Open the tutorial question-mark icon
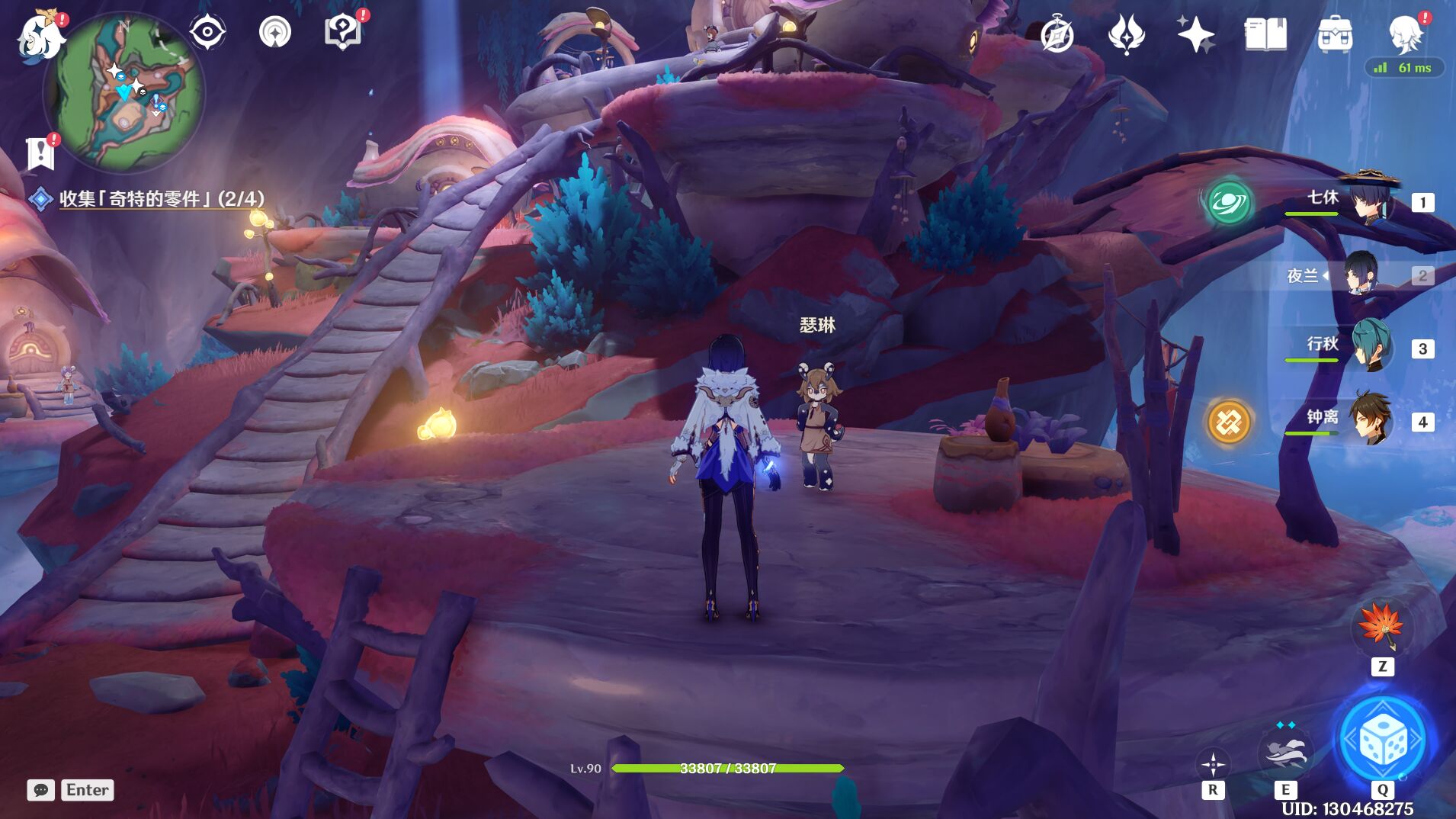1456x819 pixels. [x=342, y=33]
